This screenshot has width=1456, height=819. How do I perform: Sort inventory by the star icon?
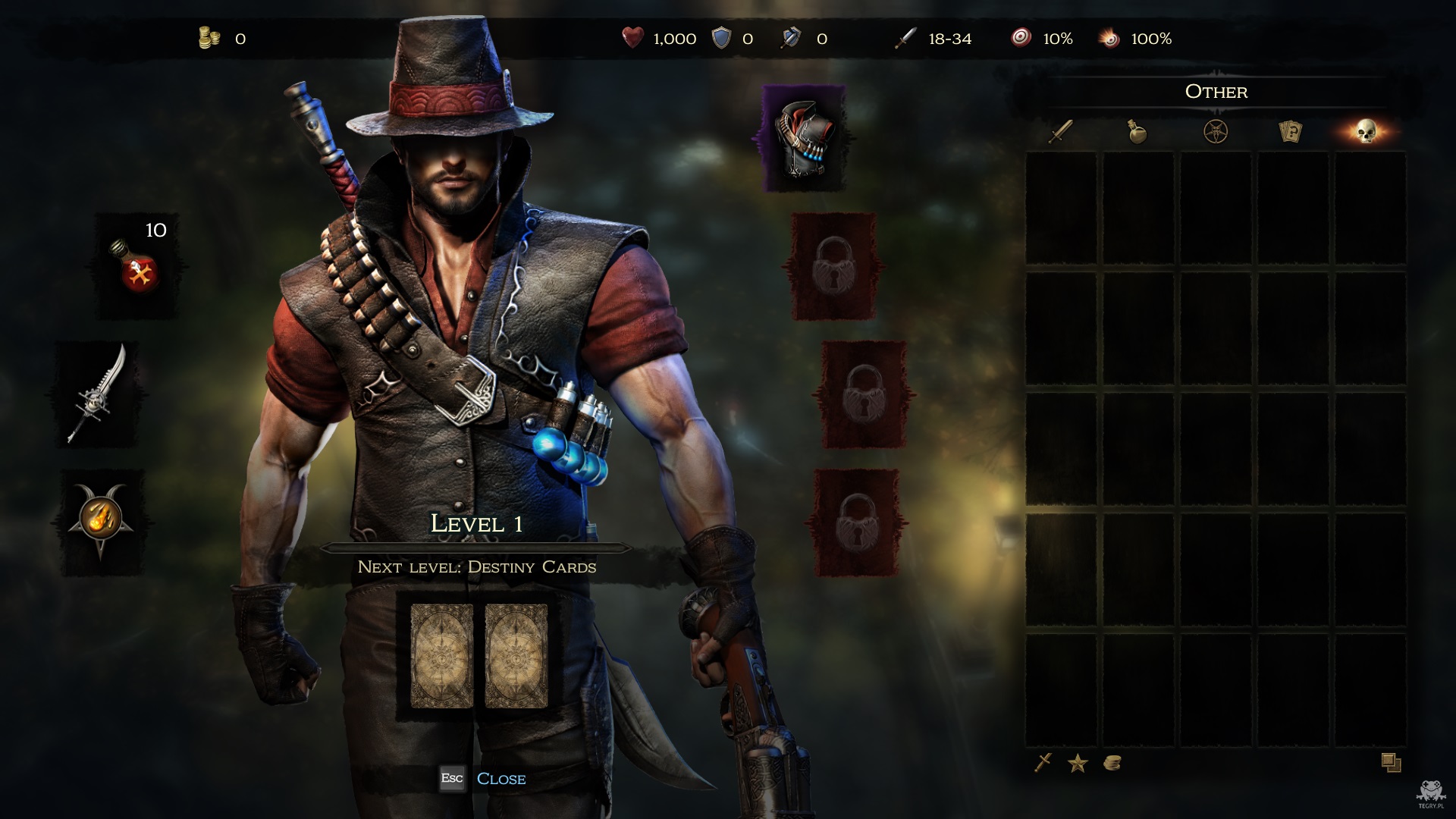(x=1078, y=764)
